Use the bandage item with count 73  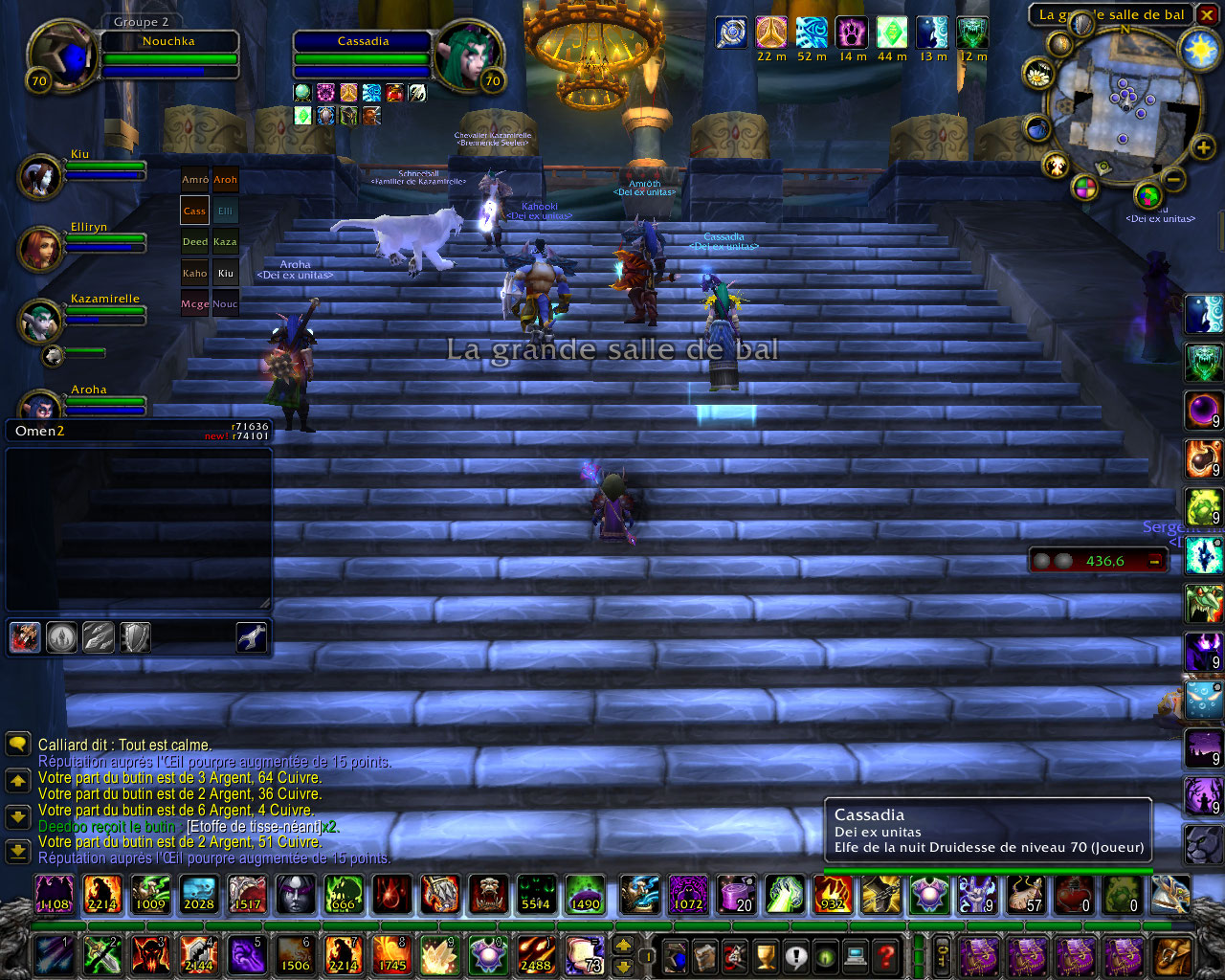tap(585, 954)
